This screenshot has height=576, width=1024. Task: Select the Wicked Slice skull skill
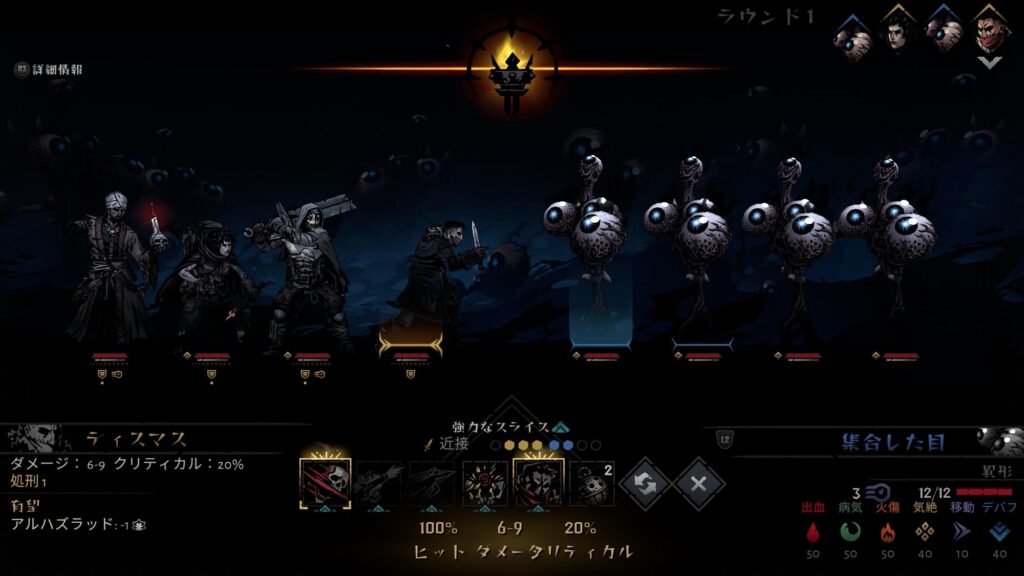tap(325, 483)
